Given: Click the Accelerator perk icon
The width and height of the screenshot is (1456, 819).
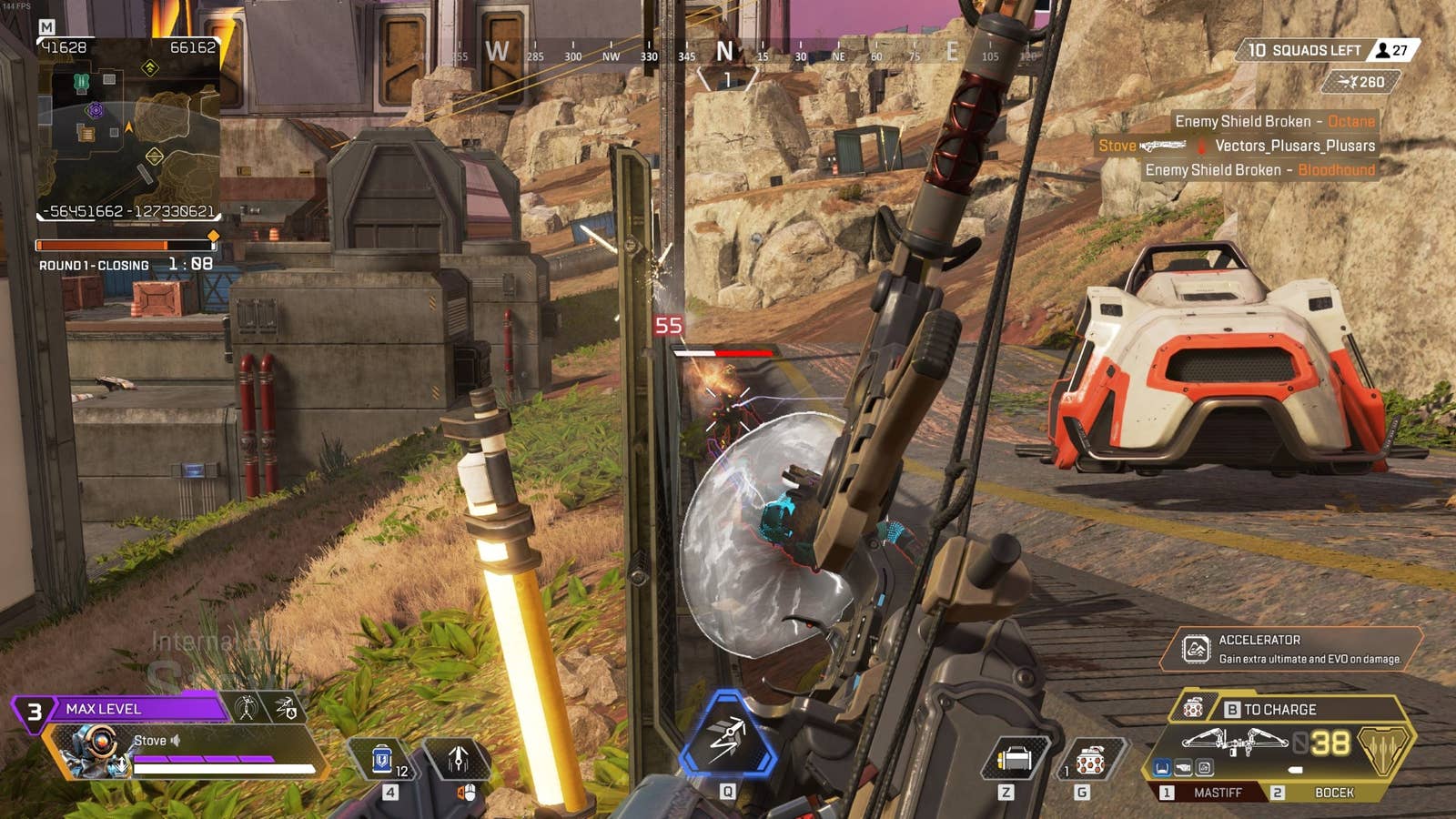Looking at the screenshot, I should (1195, 649).
